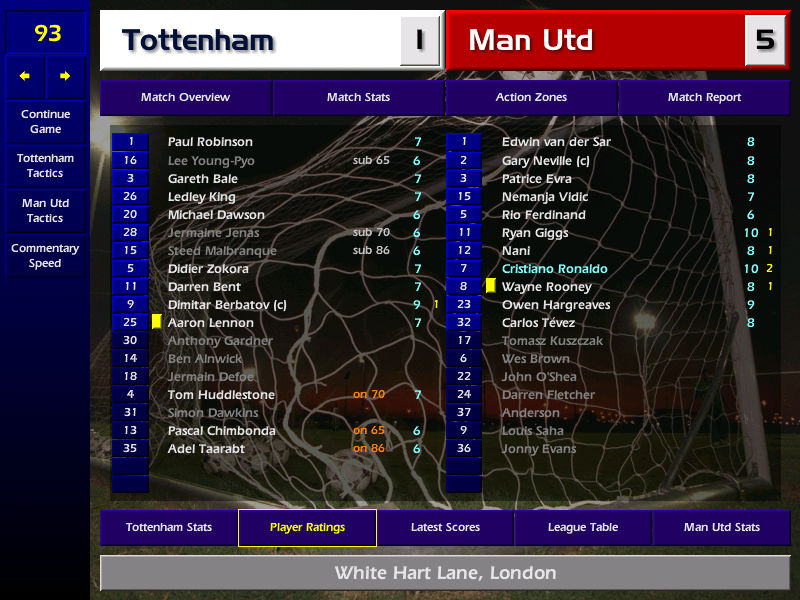800x600 pixels.
Task: Select Cristiano Ronaldo in the ratings list
Action: coord(554,269)
